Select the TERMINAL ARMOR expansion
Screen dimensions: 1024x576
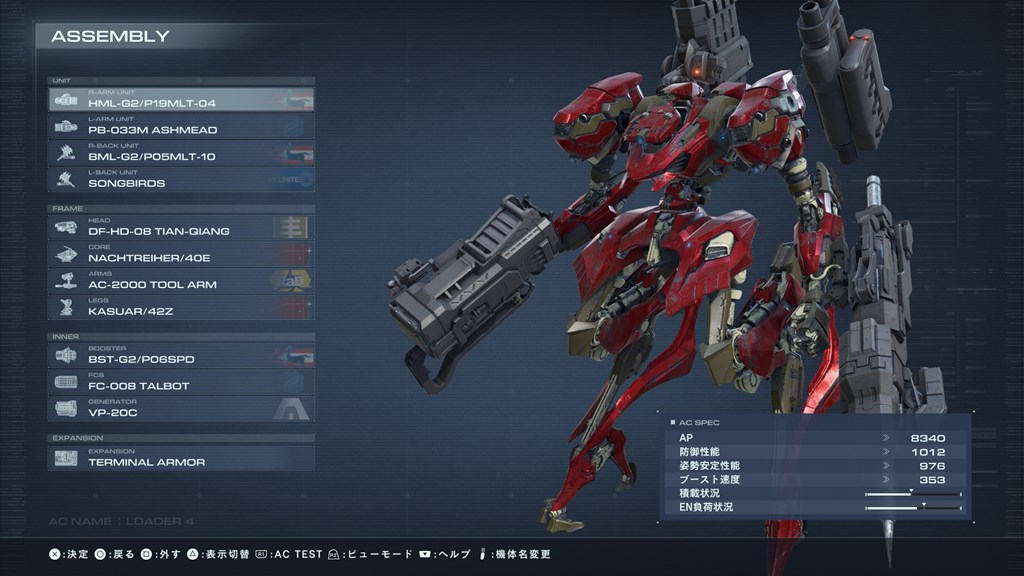tap(181, 459)
